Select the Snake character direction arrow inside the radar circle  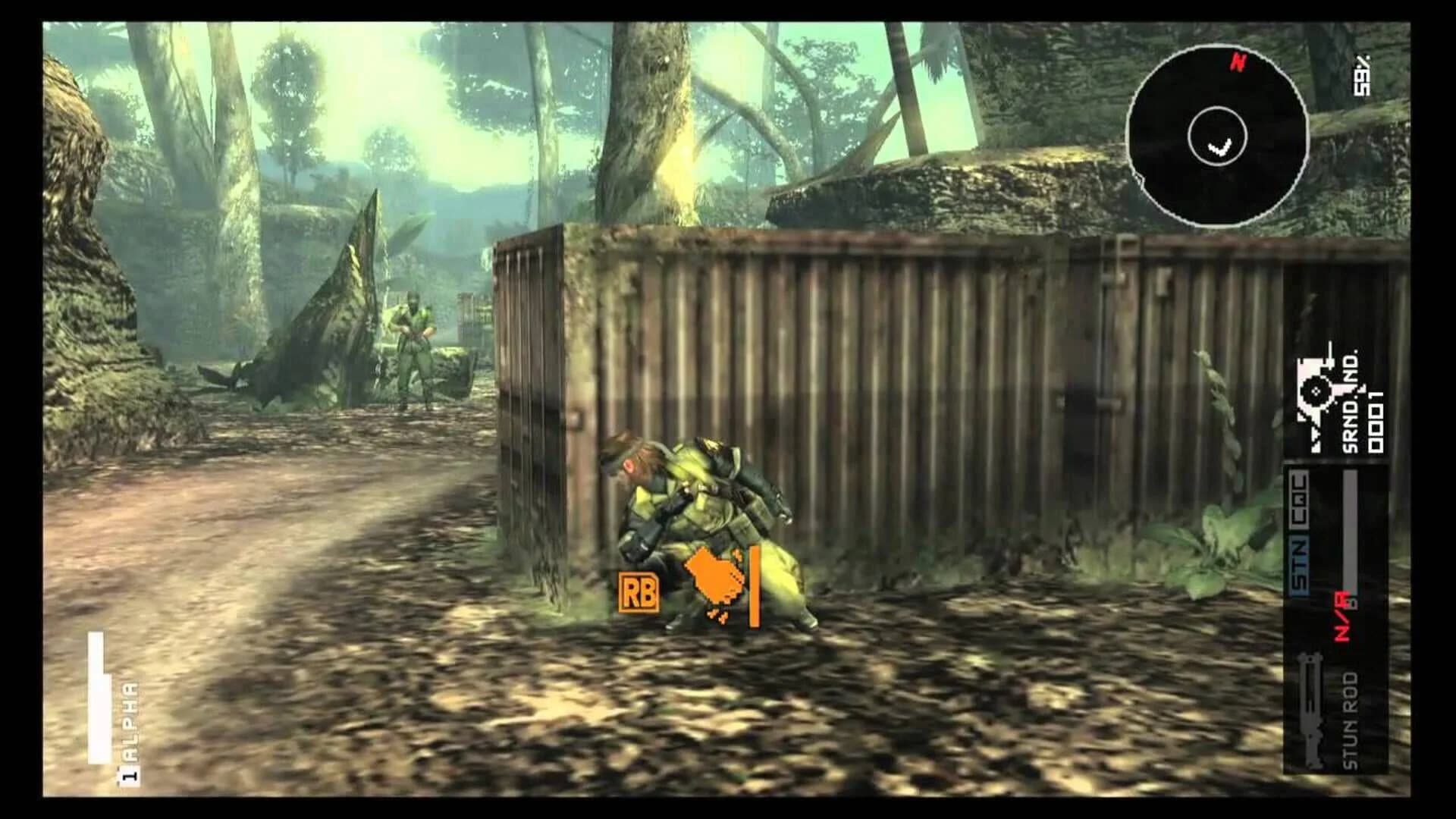(1219, 147)
